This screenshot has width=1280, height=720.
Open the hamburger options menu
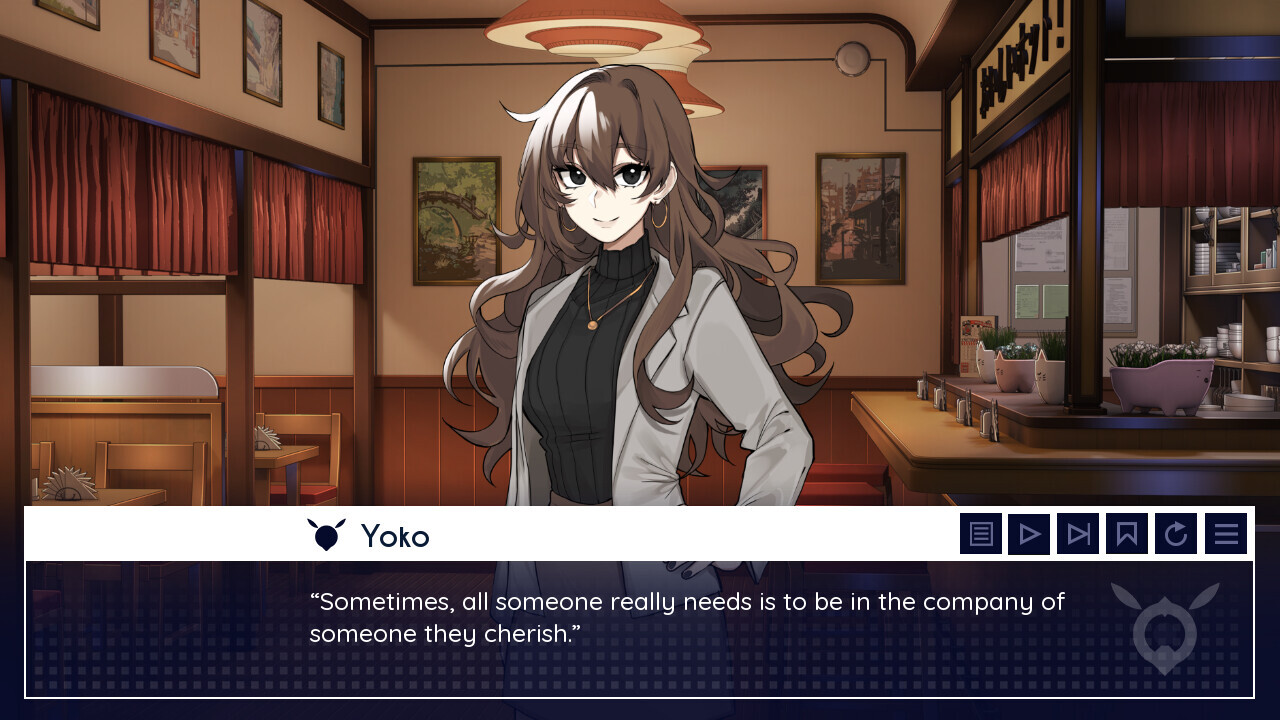(x=1225, y=533)
